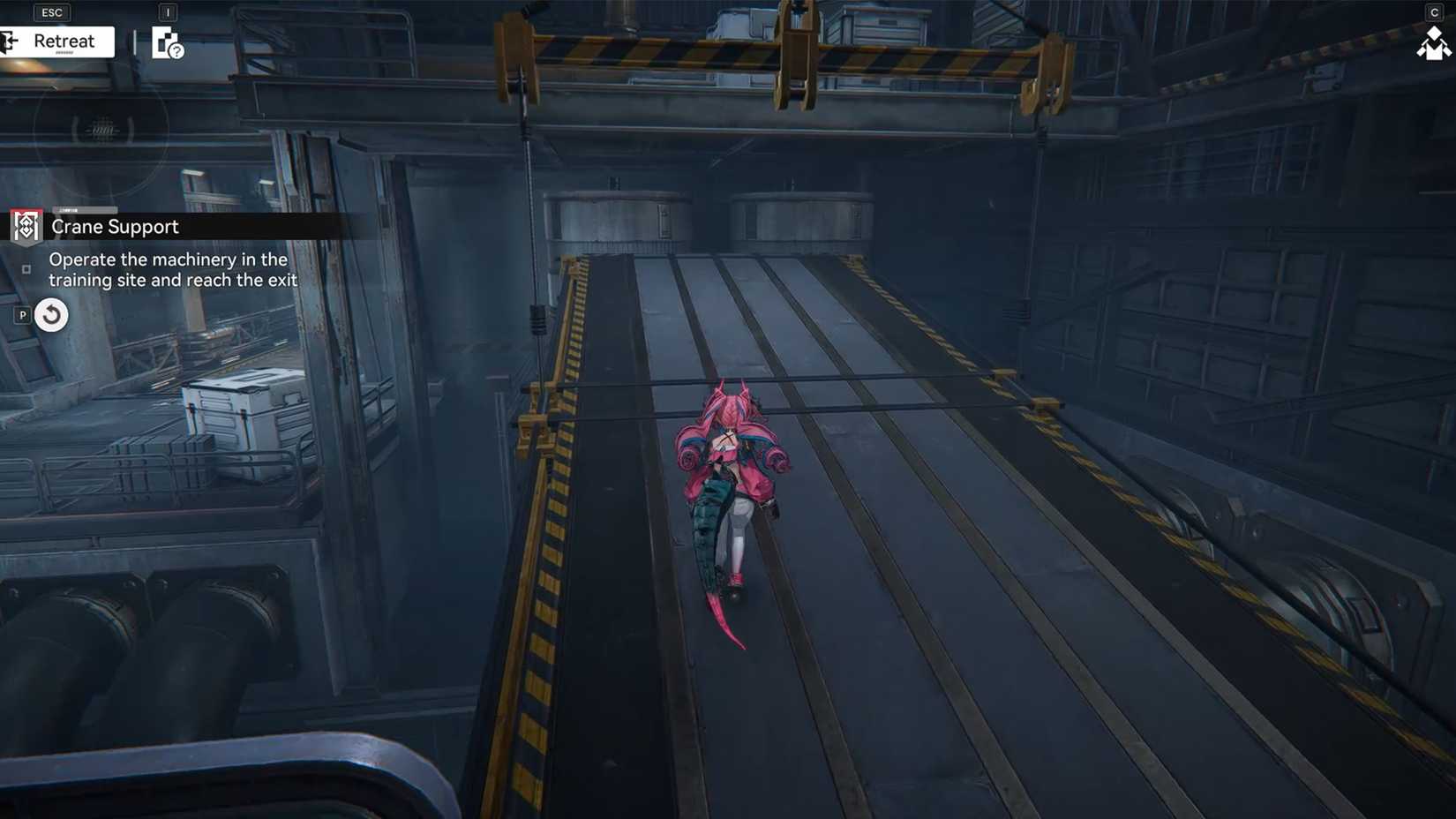The image size is (1456, 819).
Task: Click the door-arrow icon on the Retreat button
Action: (x=9, y=41)
